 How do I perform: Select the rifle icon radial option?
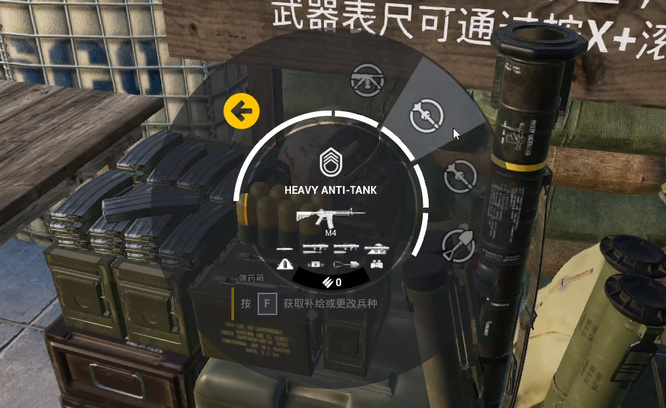[x=364, y=77]
